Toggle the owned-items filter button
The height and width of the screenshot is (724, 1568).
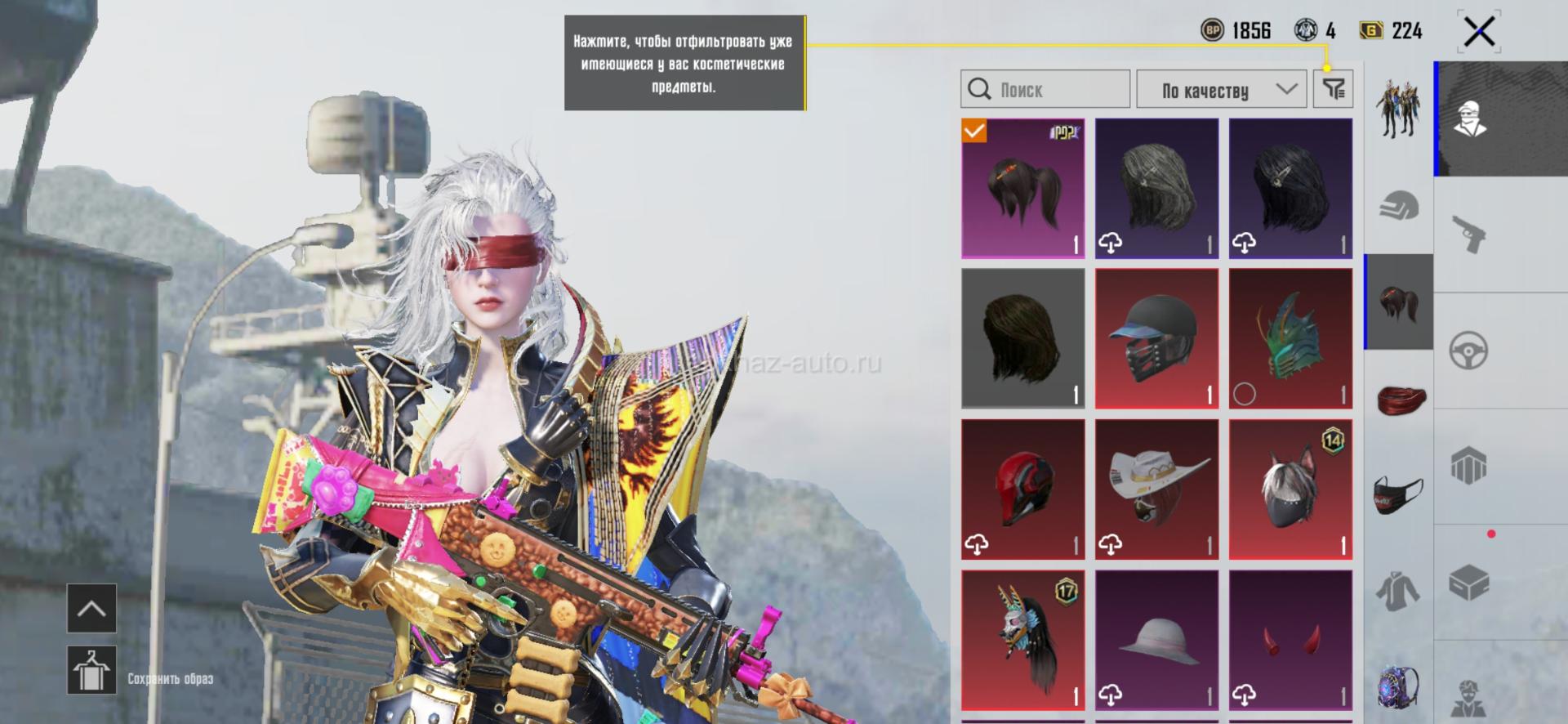pyautogui.click(x=1333, y=89)
